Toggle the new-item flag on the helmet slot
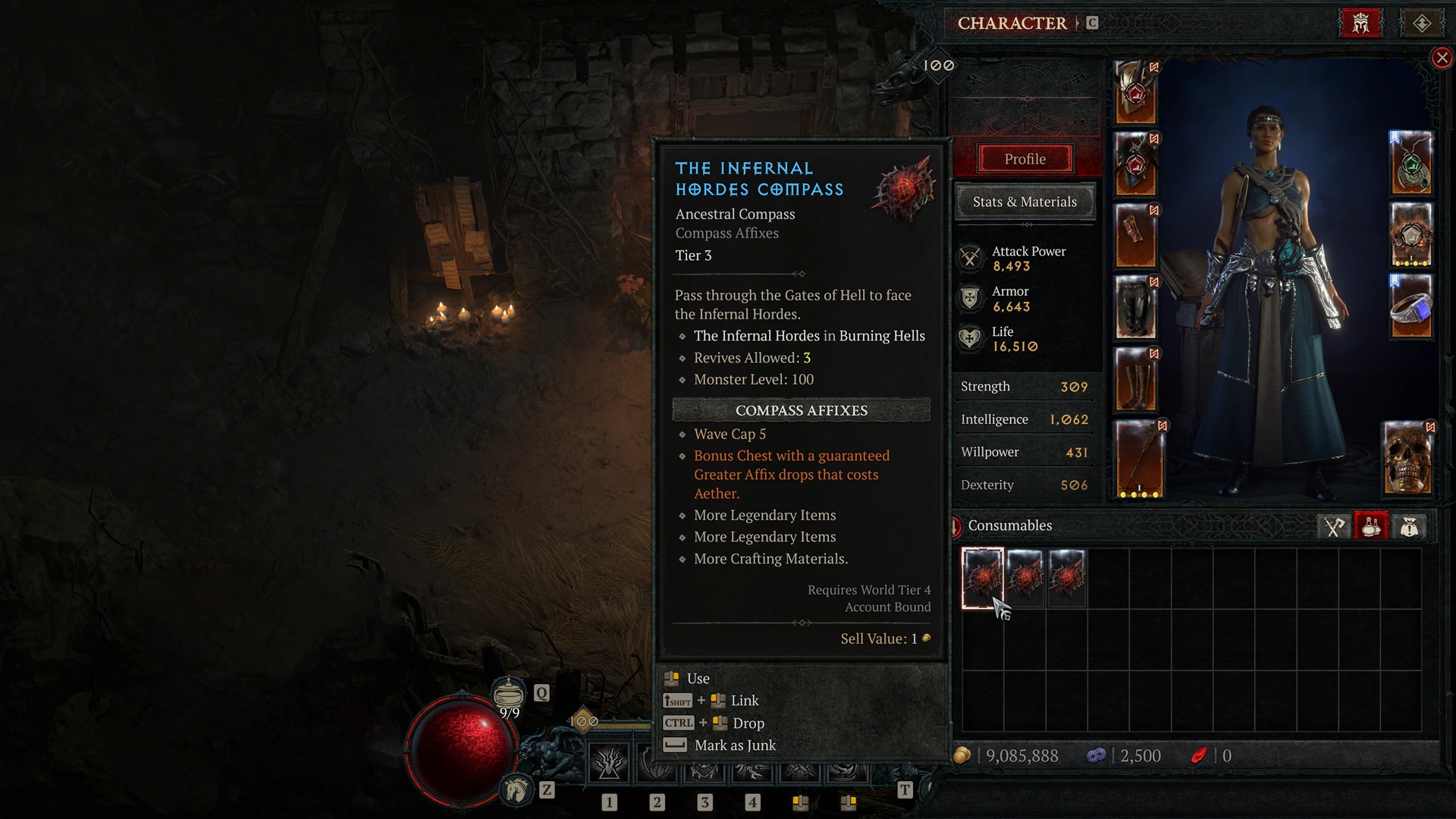 coord(1154,68)
